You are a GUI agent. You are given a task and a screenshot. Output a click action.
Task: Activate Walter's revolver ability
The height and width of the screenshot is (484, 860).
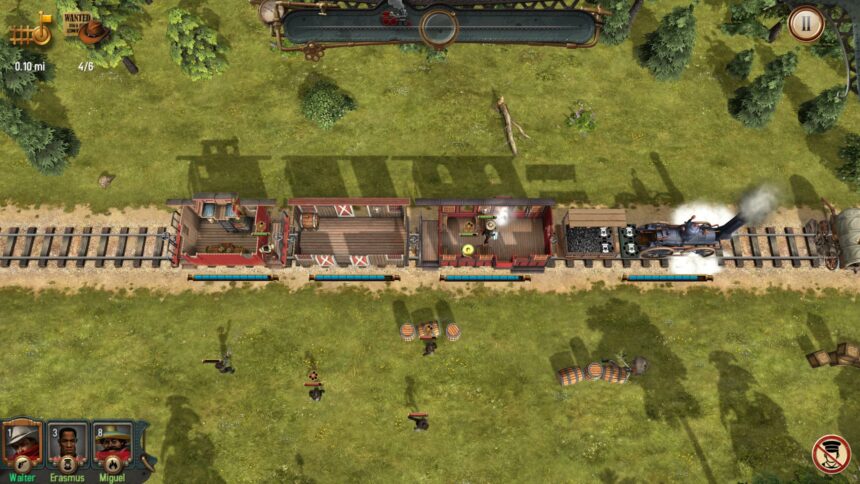[21, 464]
